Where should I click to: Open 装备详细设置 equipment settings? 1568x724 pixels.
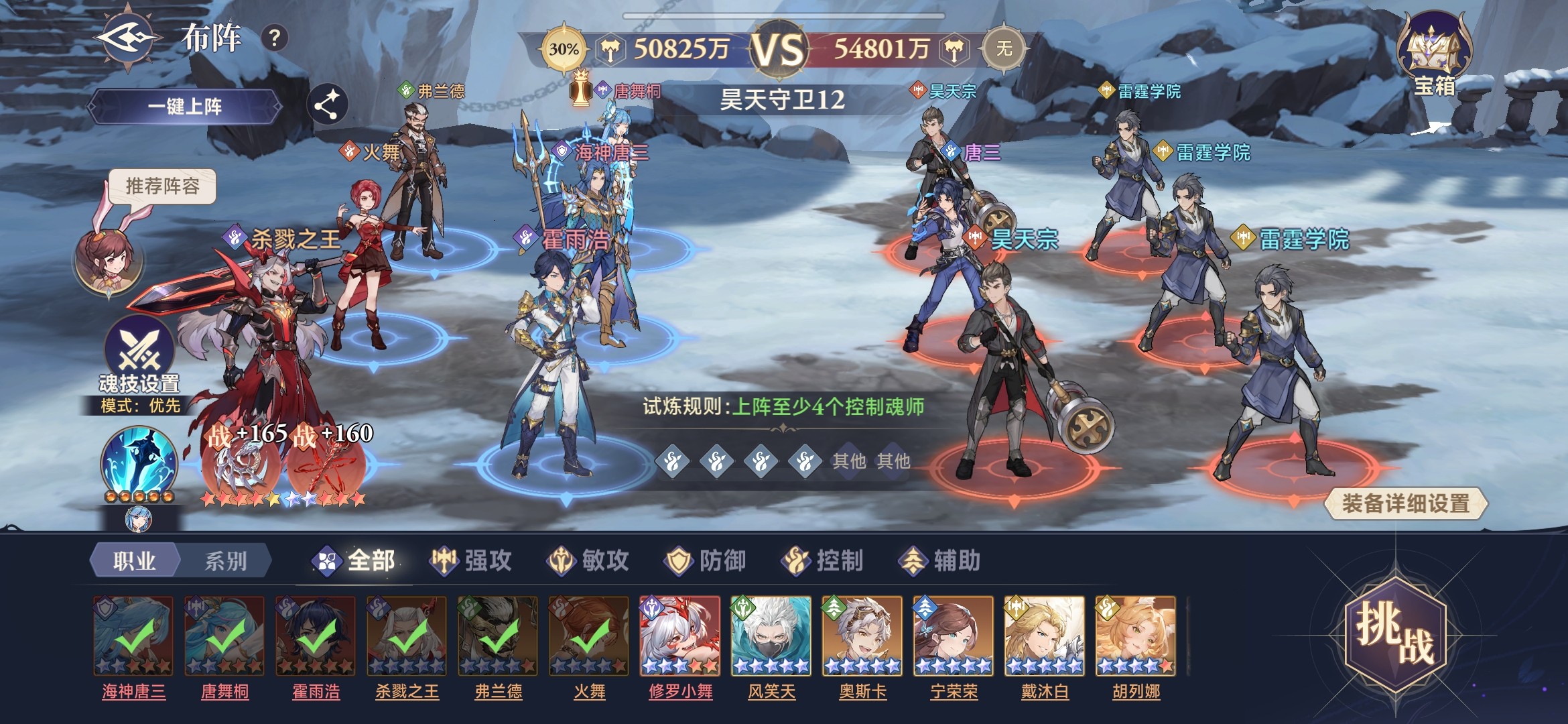click(x=1406, y=503)
